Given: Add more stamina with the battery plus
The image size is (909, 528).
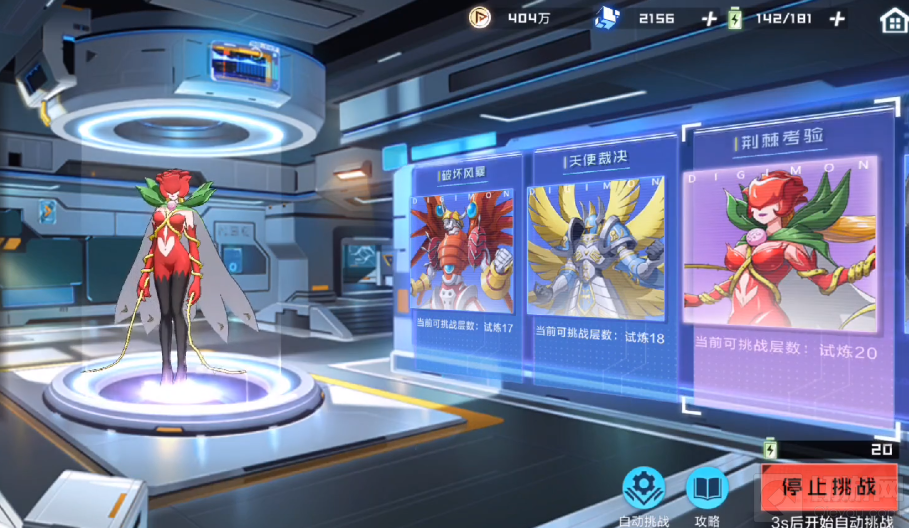Looking at the screenshot, I should coord(838,19).
